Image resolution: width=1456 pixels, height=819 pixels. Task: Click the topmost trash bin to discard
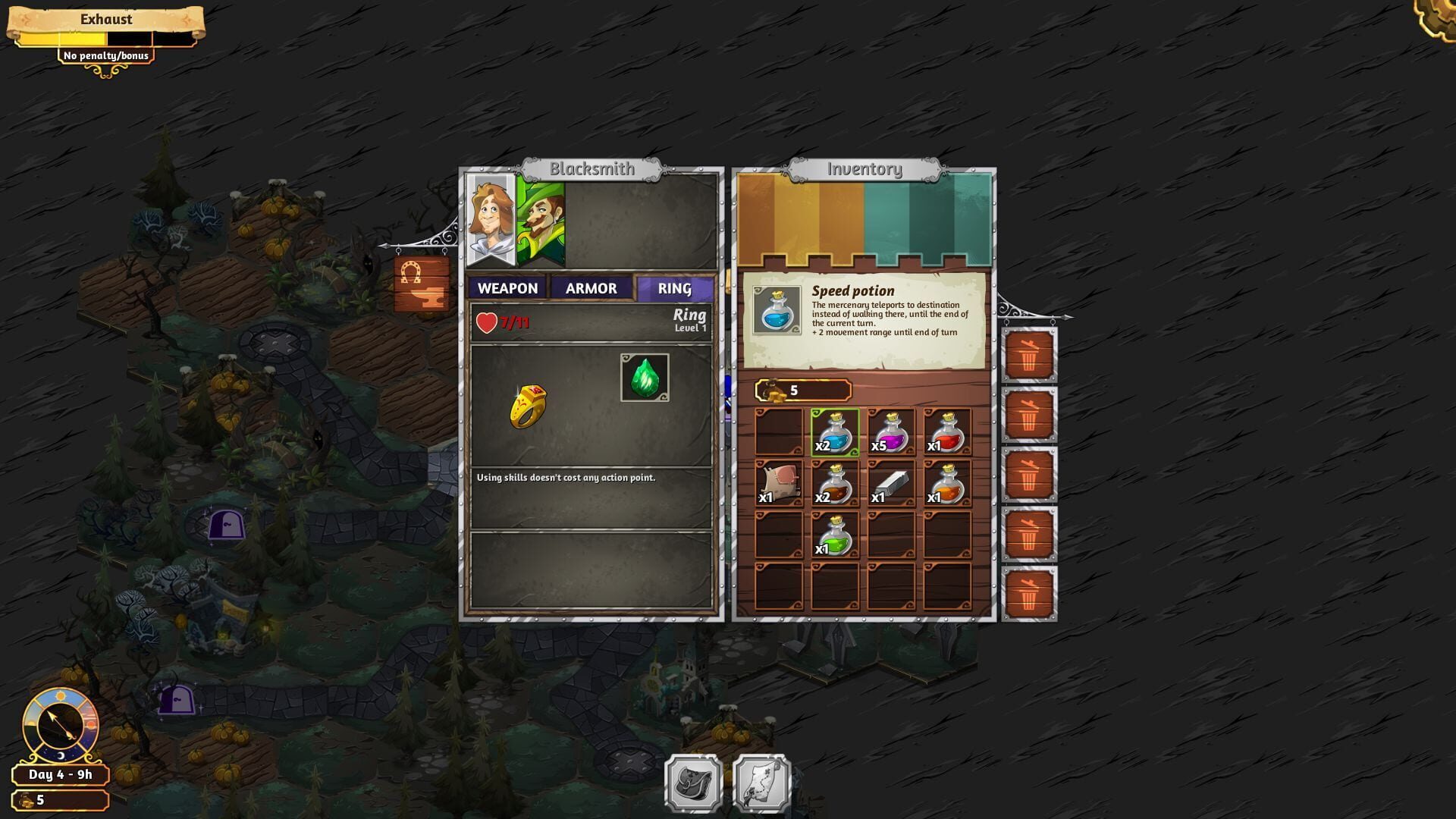1029,355
